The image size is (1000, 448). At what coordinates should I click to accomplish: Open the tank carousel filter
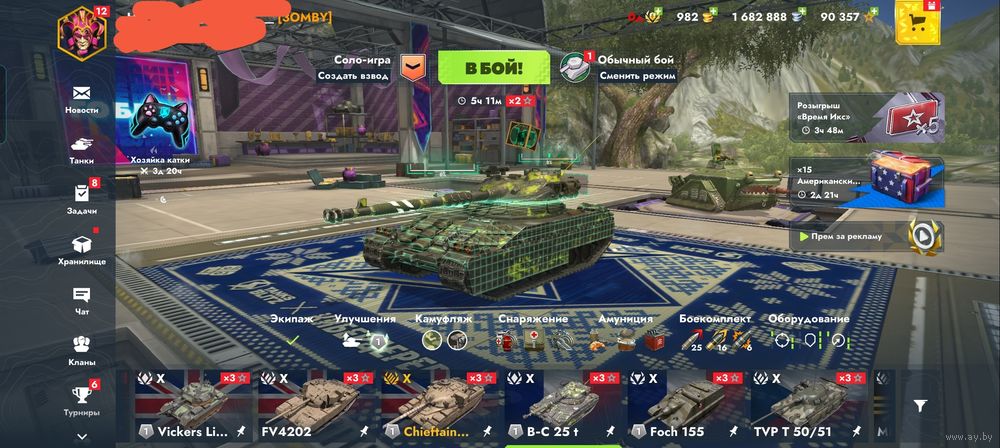920,406
